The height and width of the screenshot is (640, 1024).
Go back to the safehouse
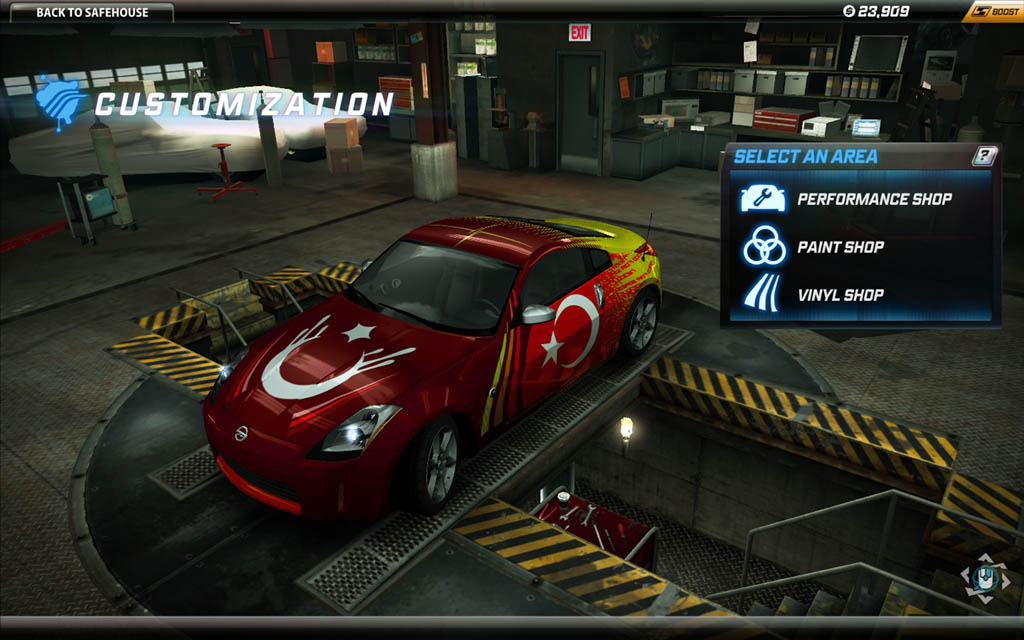pos(91,12)
